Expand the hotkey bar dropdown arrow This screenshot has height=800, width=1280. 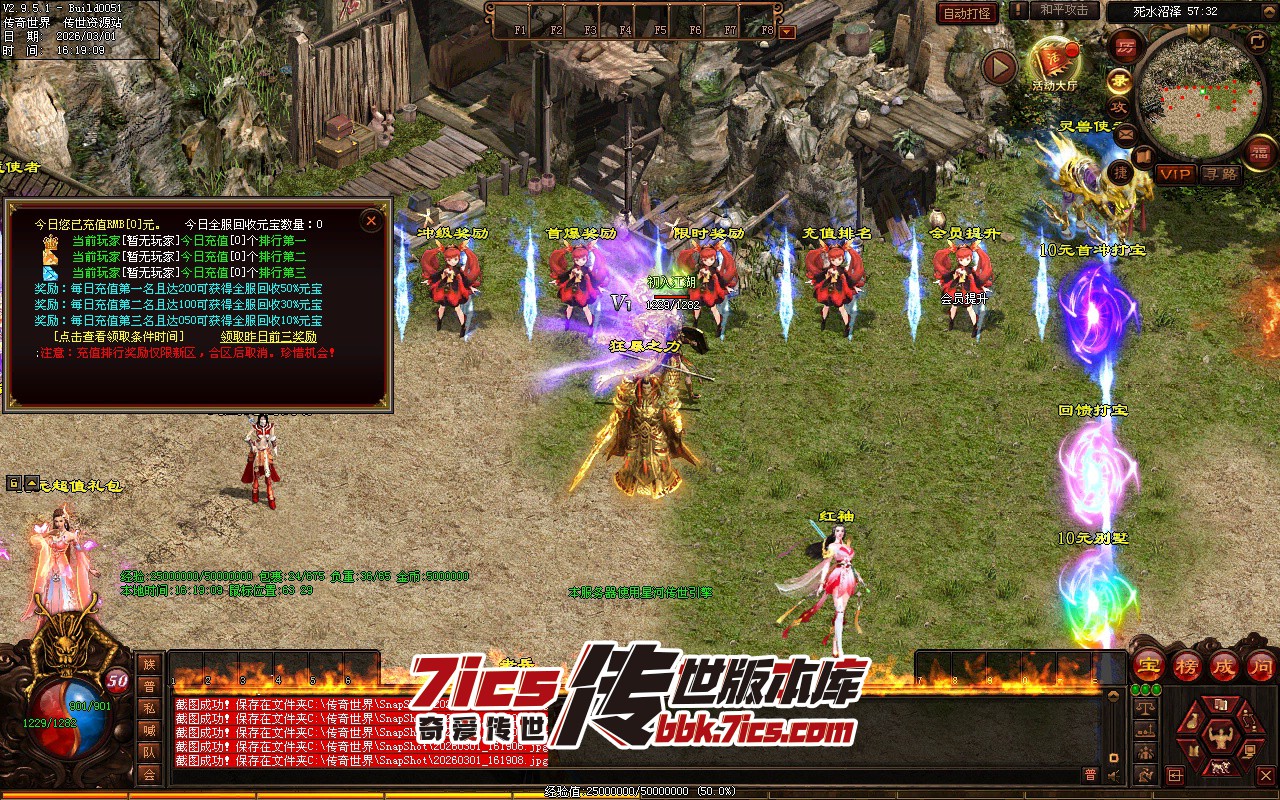(x=787, y=31)
